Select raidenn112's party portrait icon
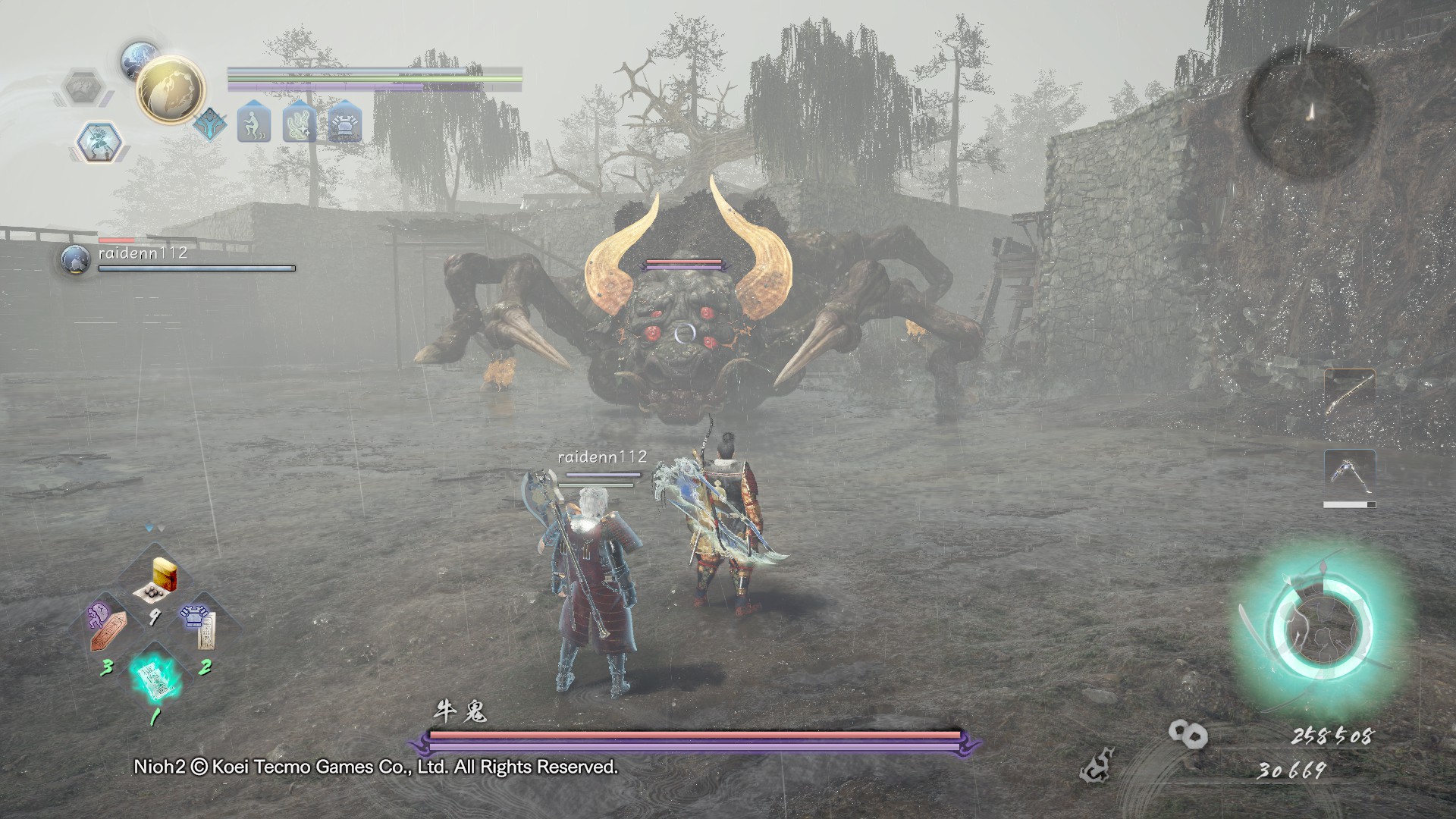Image resolution: width=1456 pixels, height=819 pixels. (75, 259)
